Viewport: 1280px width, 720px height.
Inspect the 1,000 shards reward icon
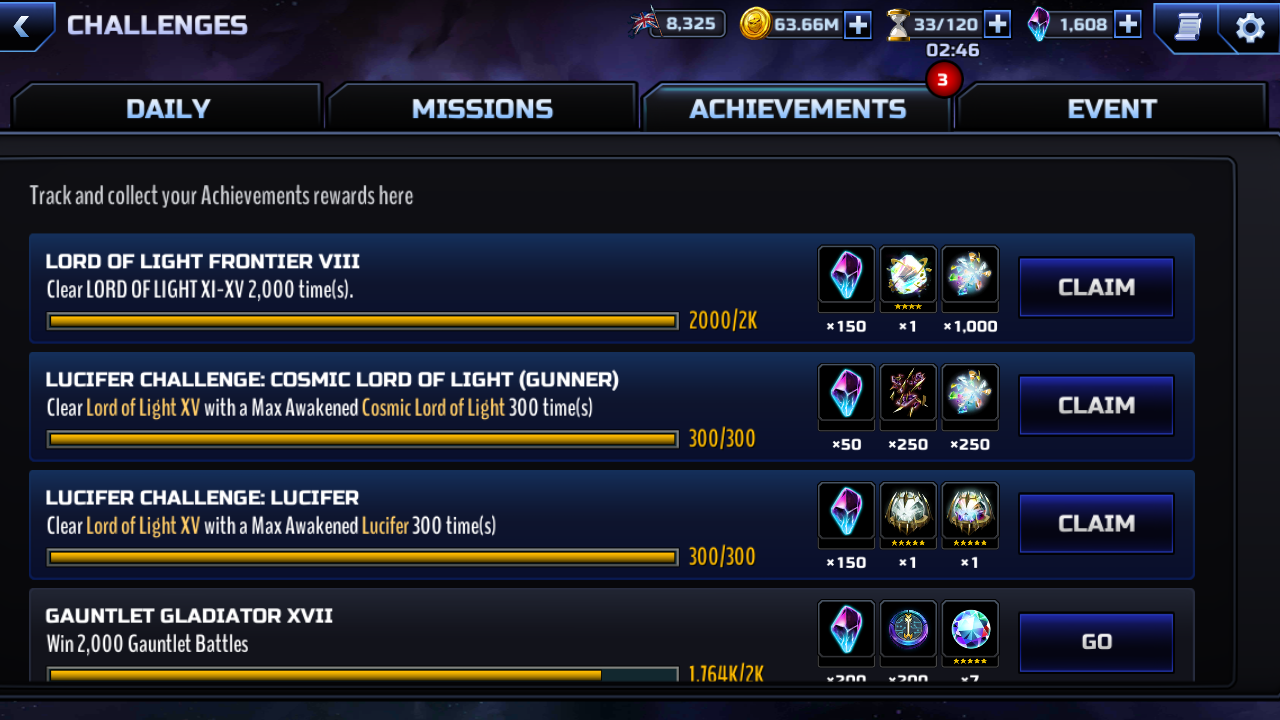970,274
